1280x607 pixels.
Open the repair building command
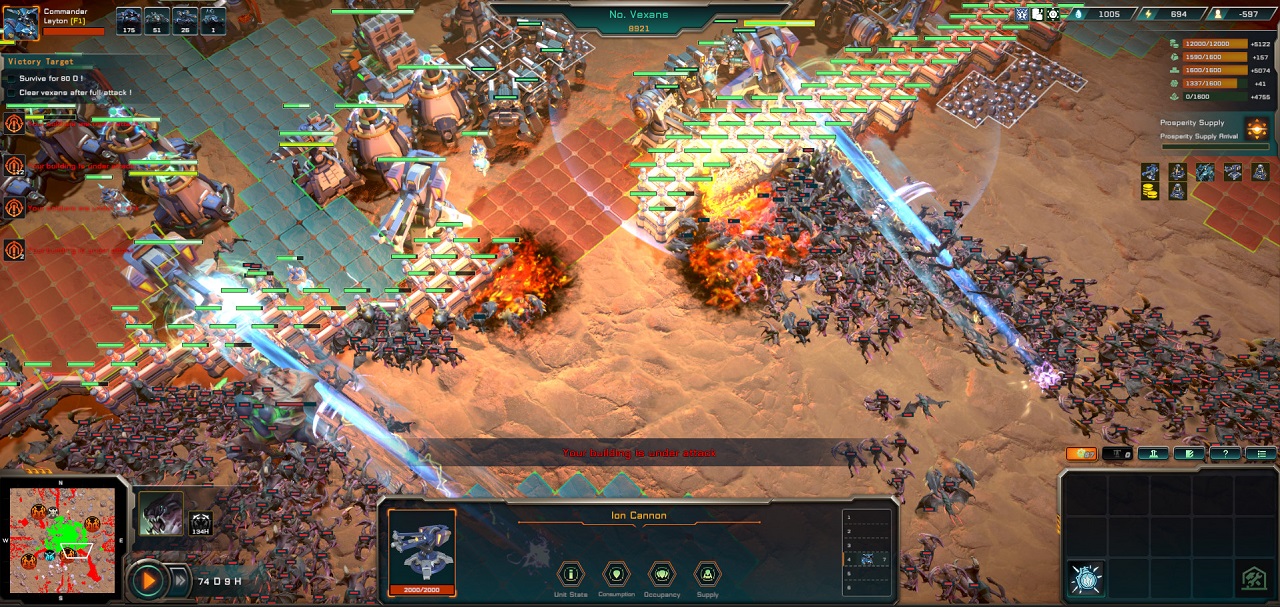coord(1253,578)
